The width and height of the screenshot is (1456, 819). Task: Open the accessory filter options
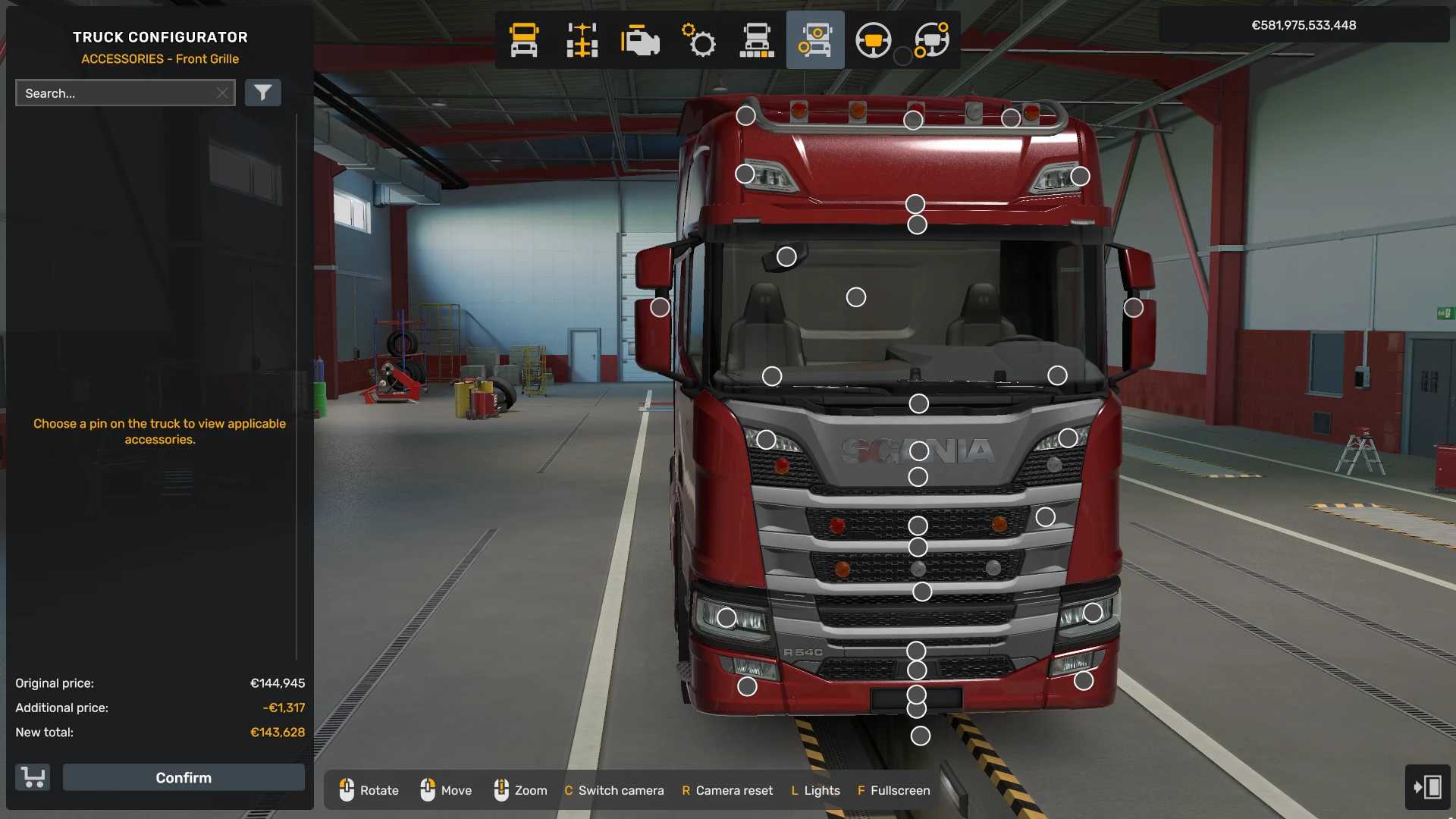coord(262,93)
